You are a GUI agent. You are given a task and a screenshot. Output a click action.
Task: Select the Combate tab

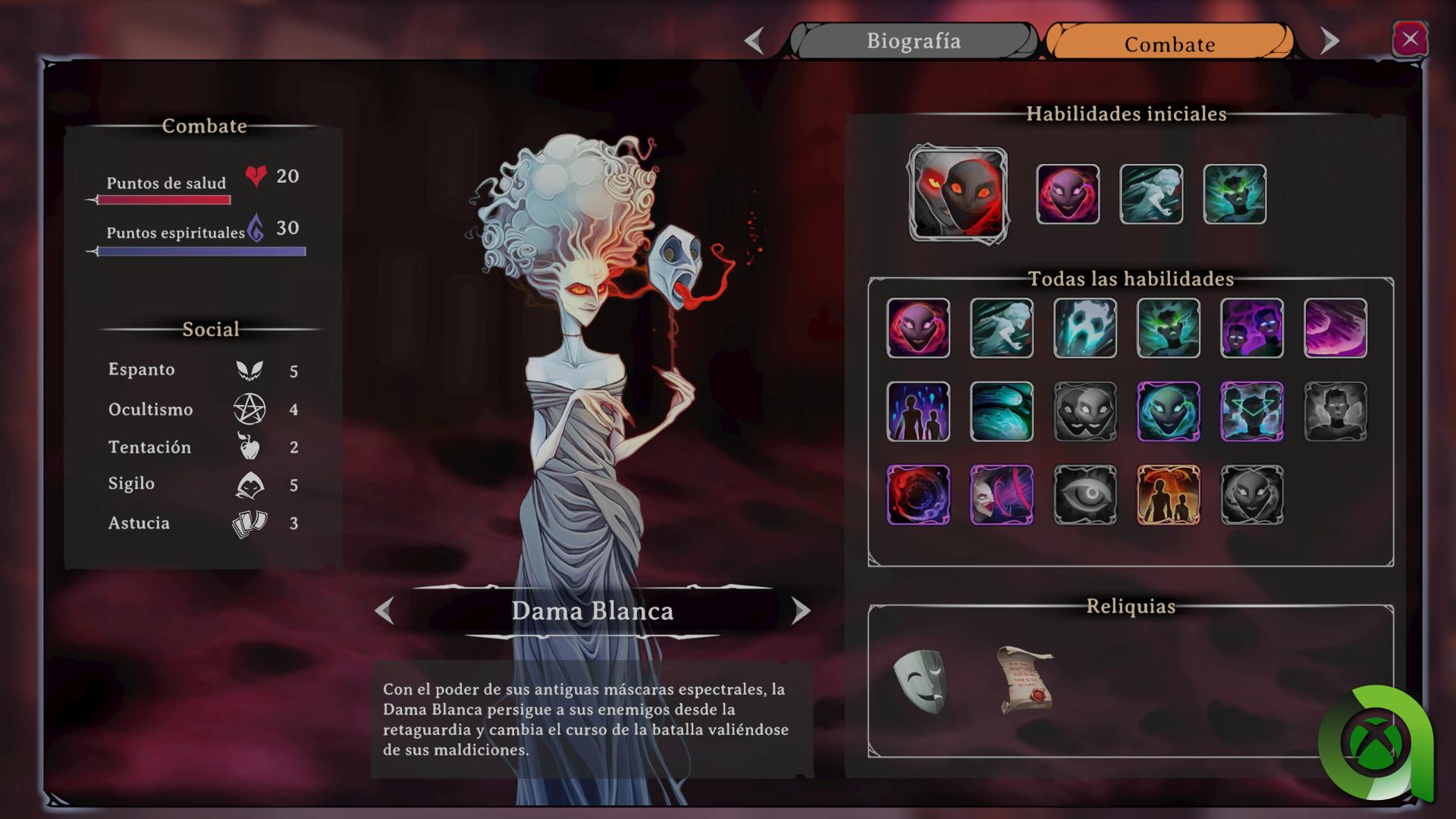(x=1169, y=43)
